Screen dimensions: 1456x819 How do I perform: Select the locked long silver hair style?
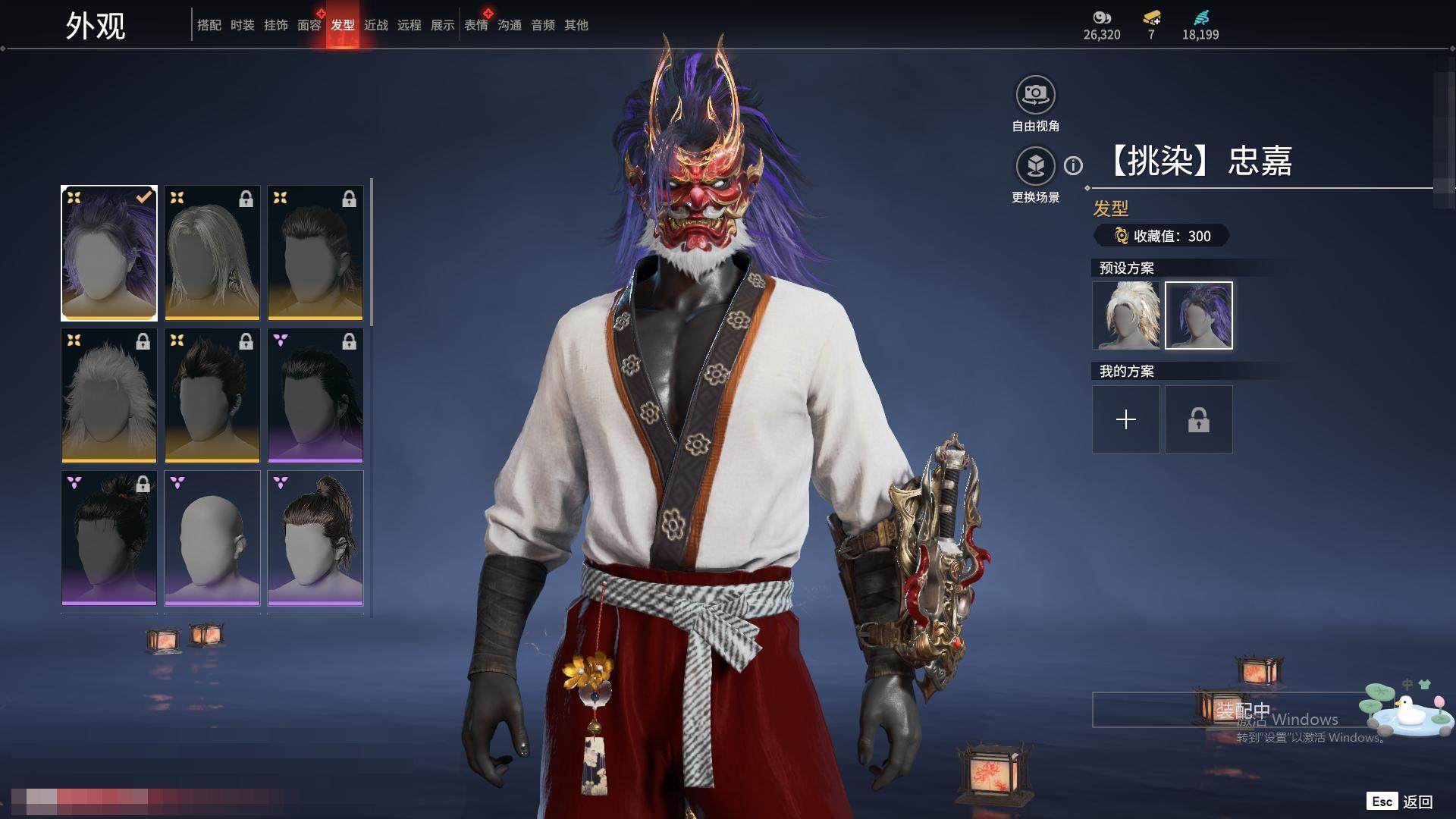212,253
